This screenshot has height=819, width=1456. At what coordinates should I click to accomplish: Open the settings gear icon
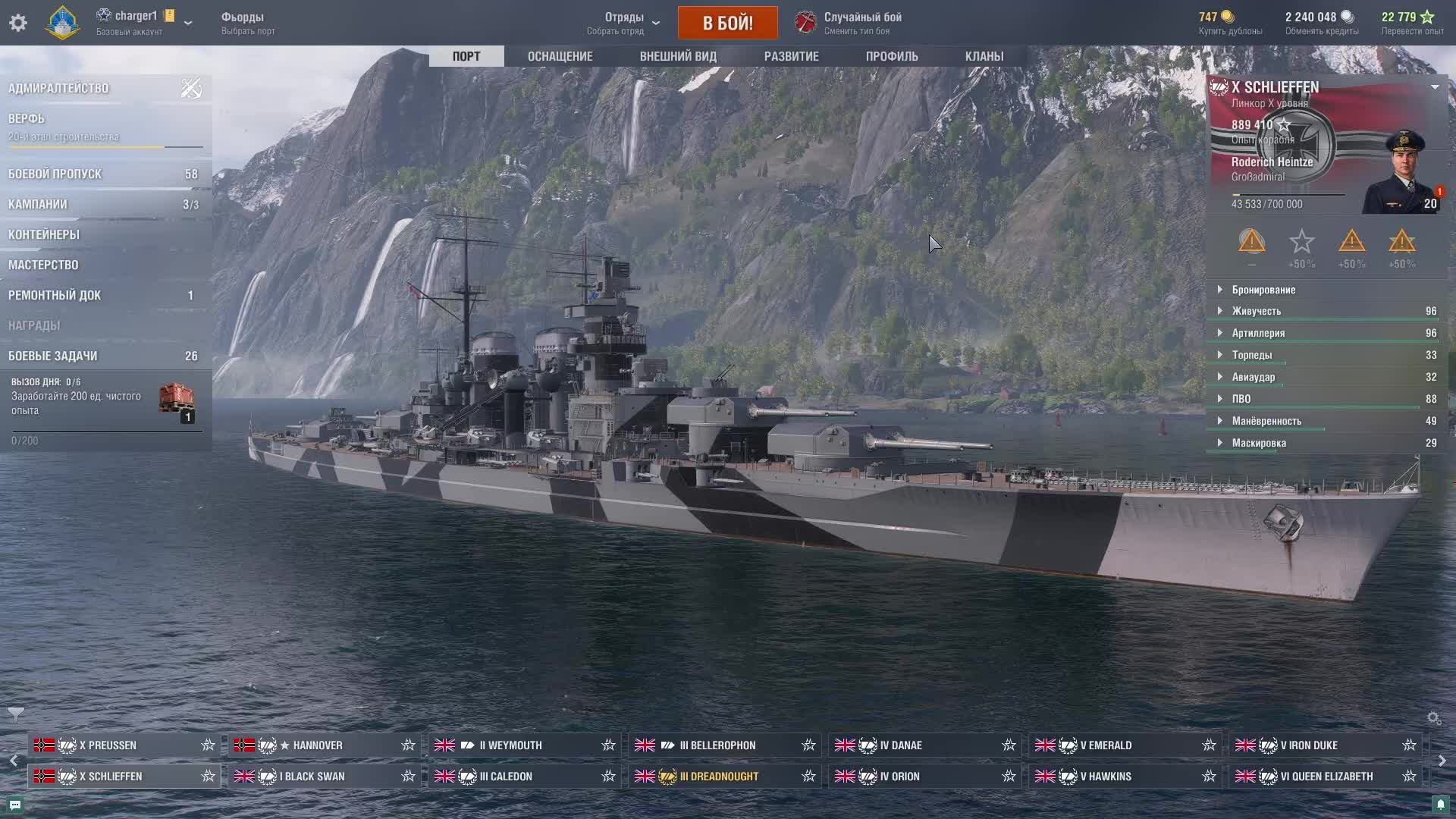pos(18,23)
